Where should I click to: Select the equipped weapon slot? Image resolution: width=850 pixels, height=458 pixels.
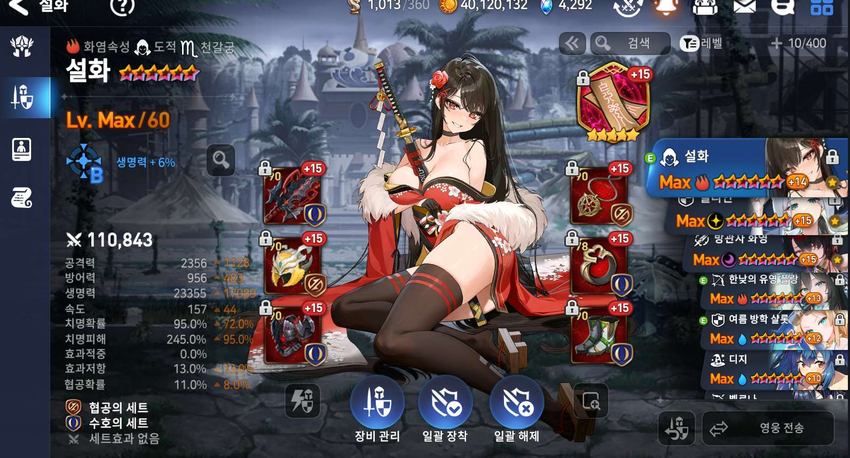click(292, 195)
